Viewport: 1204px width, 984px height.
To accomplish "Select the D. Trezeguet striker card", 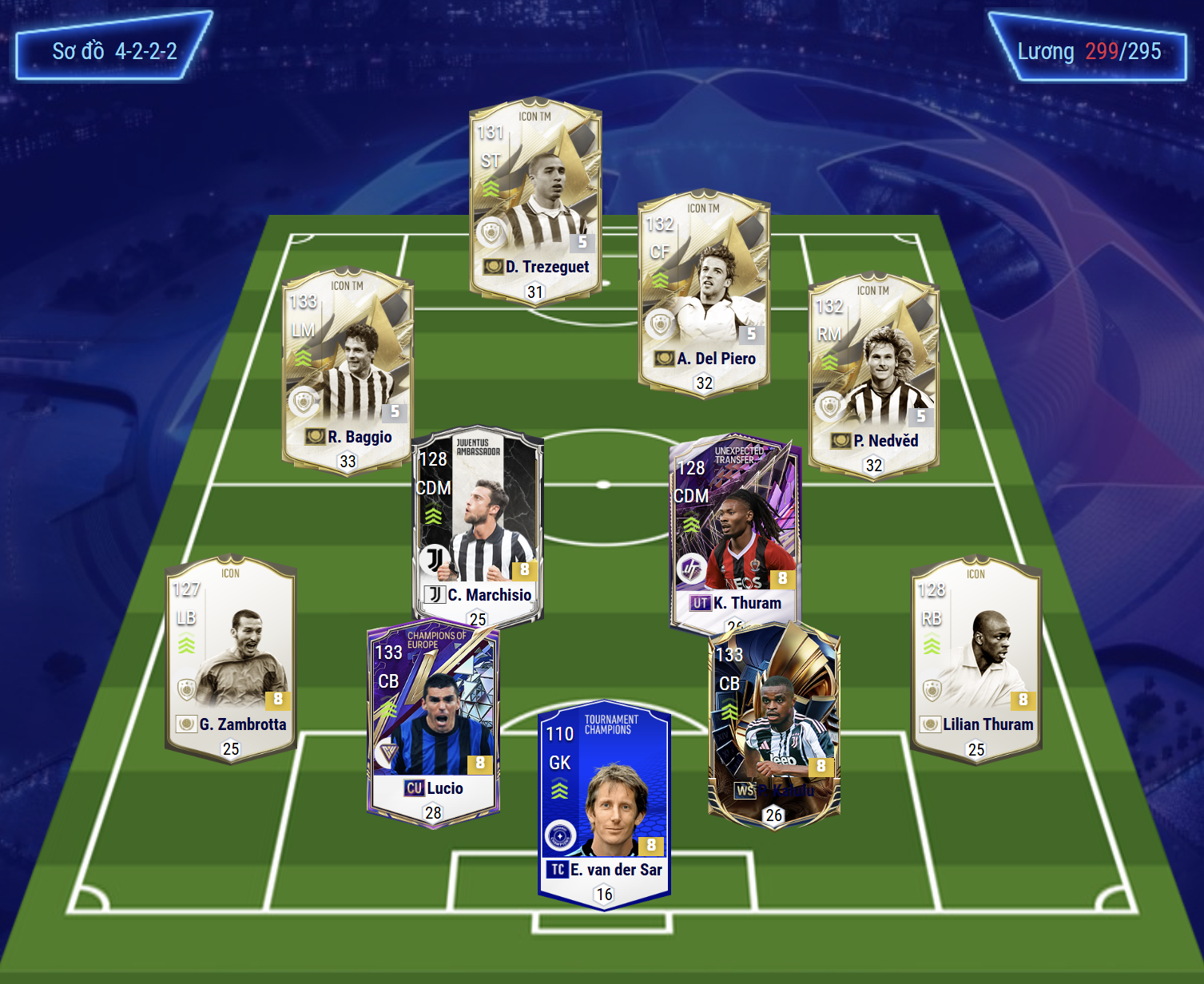I will [535, 200].
